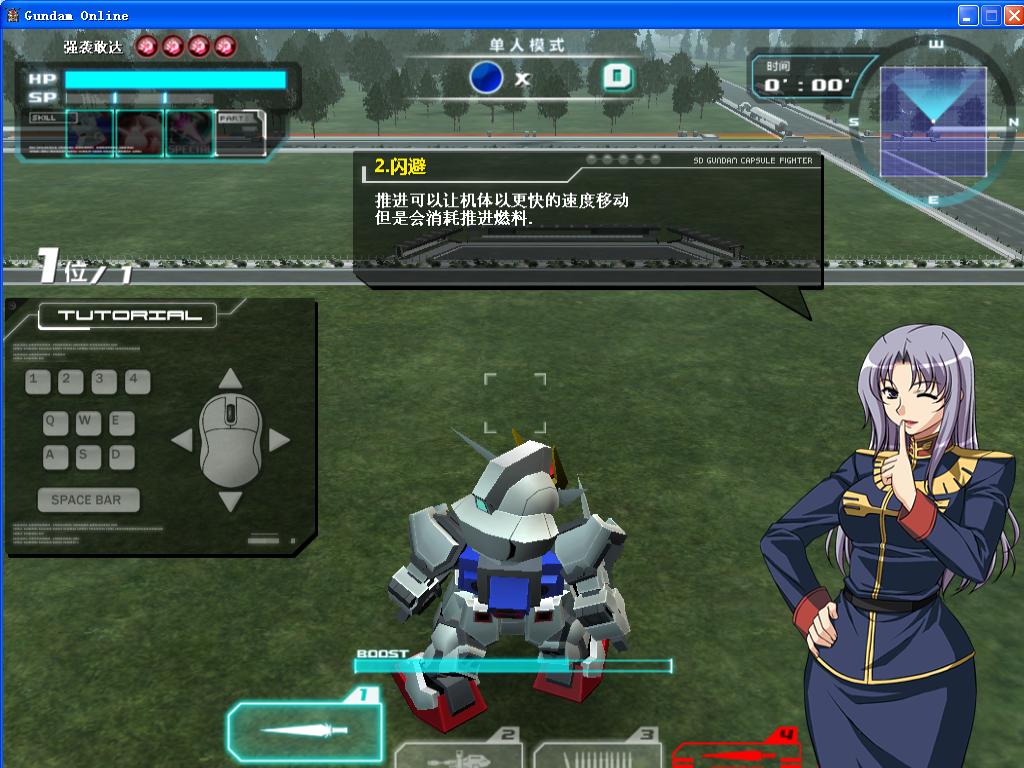The image size is (1024, 768).
Task: Click the radar minimap
Action: (933, 121)
